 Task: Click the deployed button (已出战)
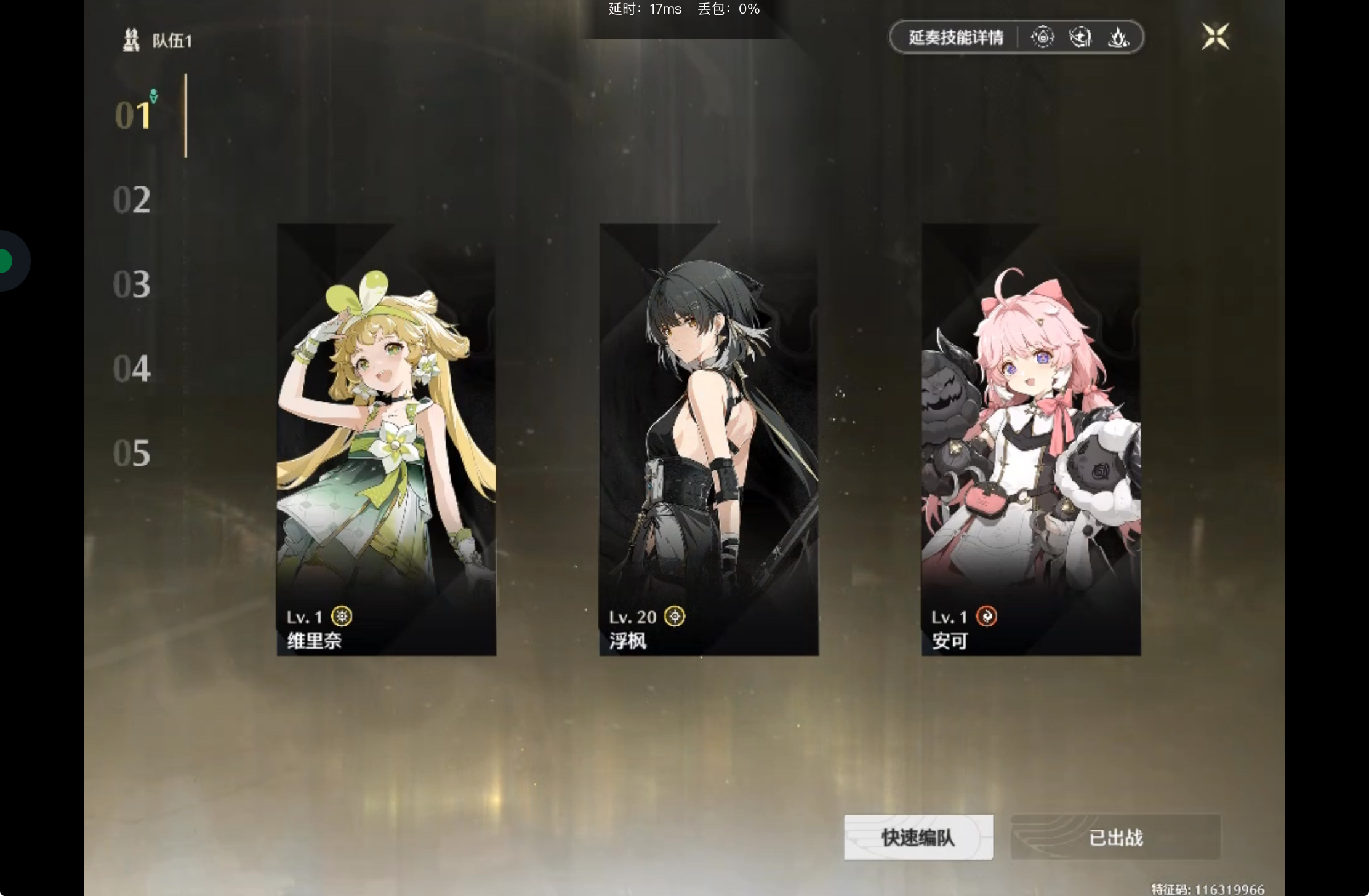[x=1115, y=837]
